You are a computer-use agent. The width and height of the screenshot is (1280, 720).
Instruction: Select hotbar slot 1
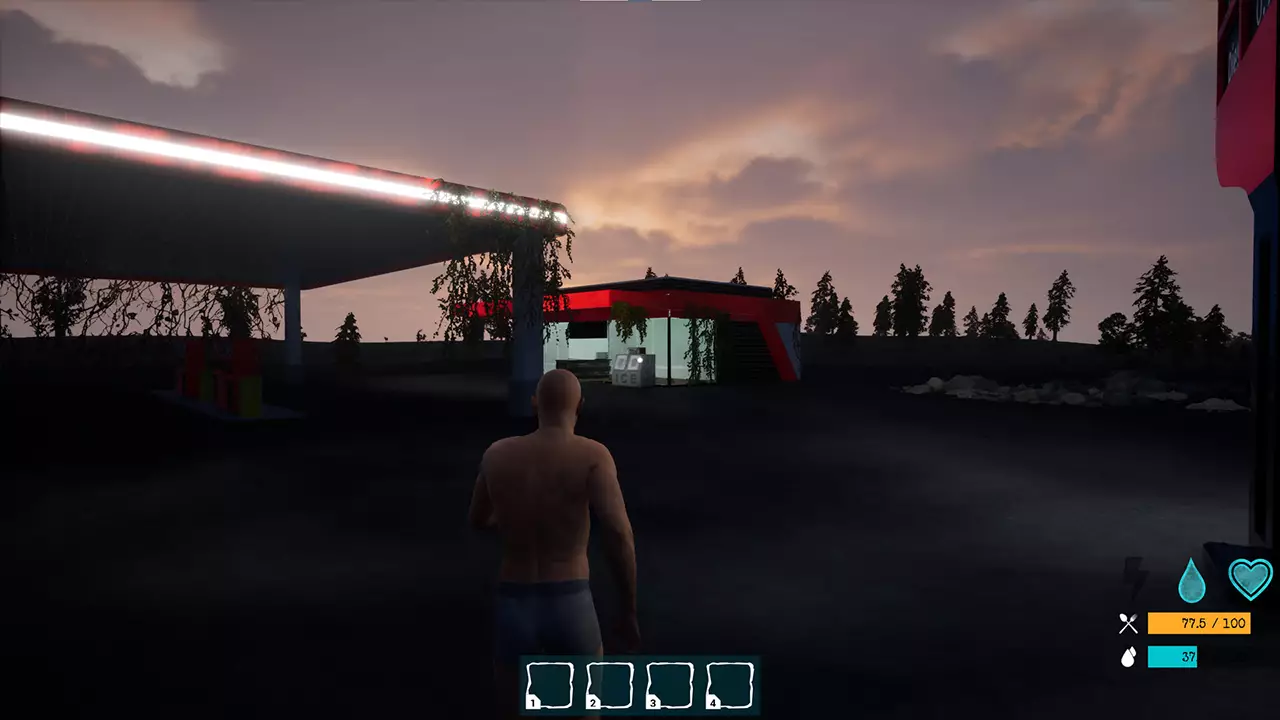(548, 683)
